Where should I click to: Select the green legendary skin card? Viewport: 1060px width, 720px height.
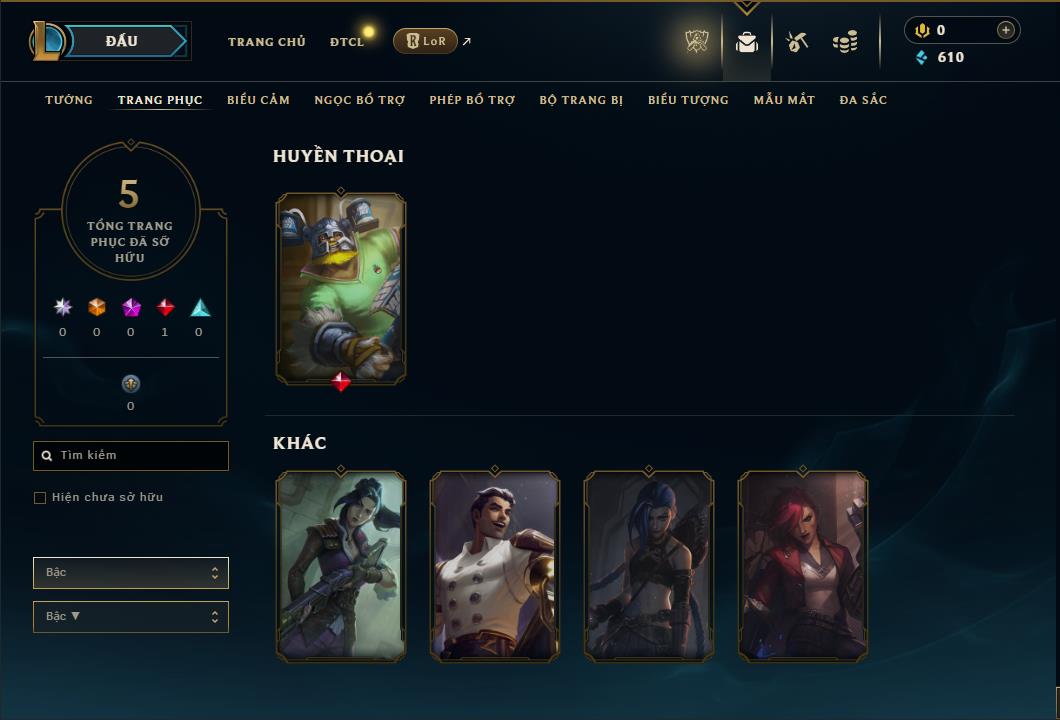(341, 288)
